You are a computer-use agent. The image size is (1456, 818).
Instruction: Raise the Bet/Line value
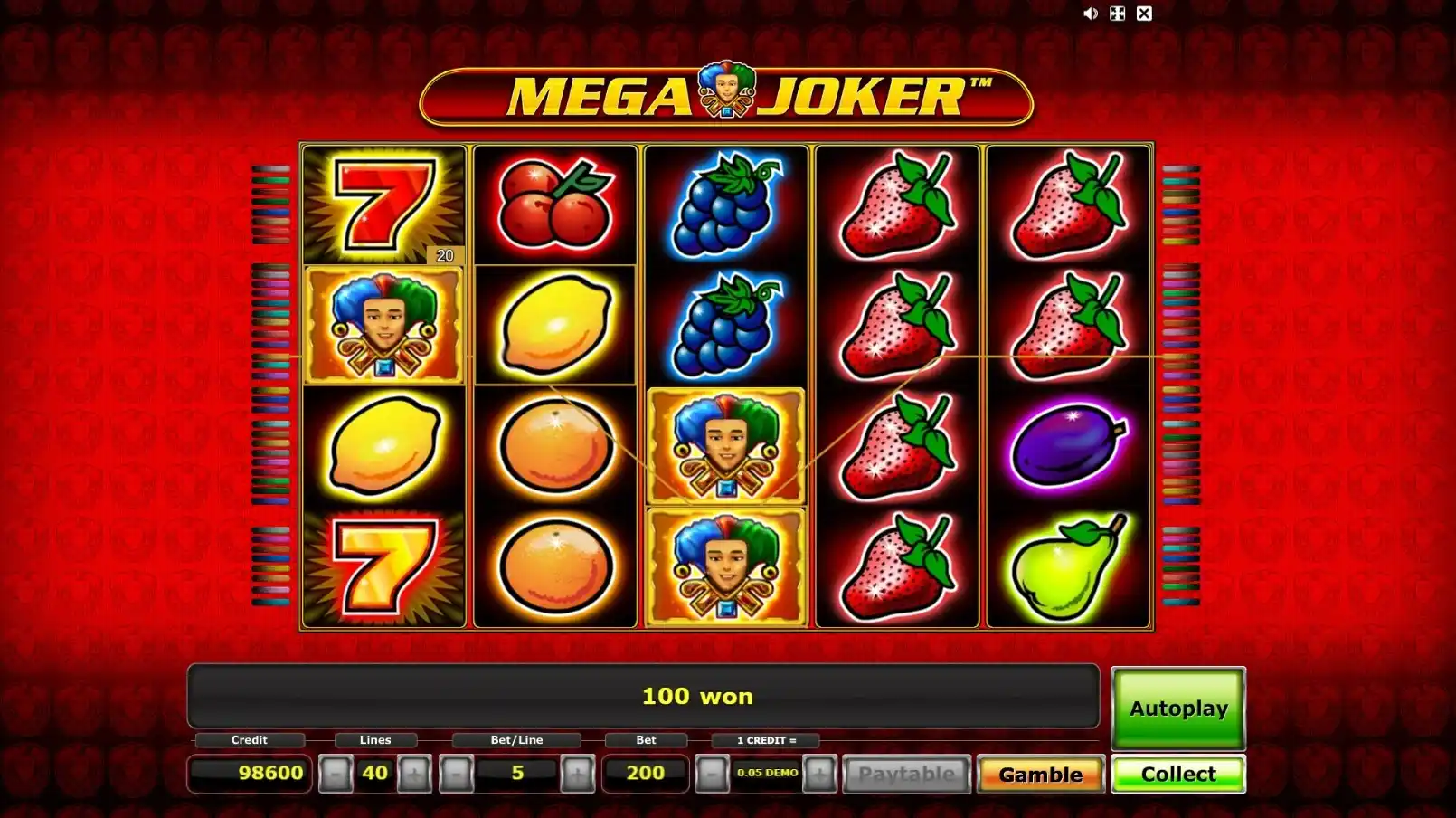tap(577, 775)
